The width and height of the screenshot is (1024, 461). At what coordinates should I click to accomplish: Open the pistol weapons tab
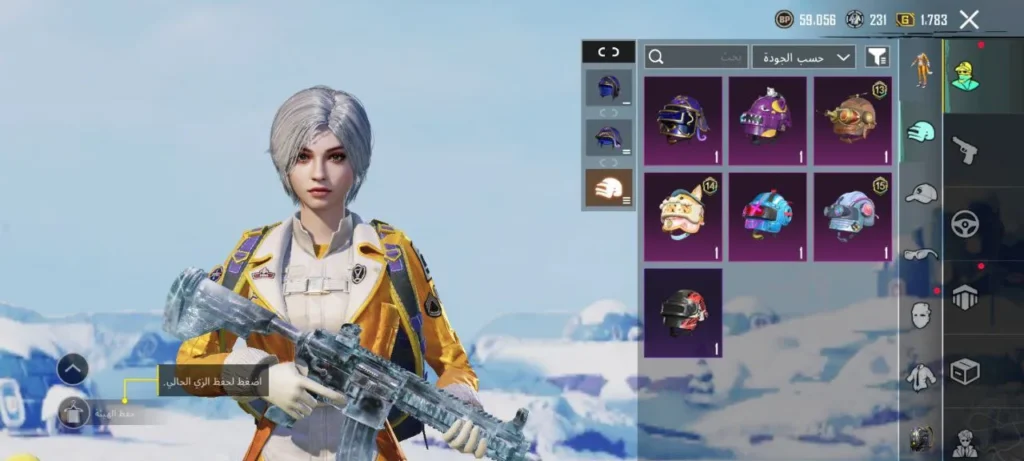(x=965, y=150)
